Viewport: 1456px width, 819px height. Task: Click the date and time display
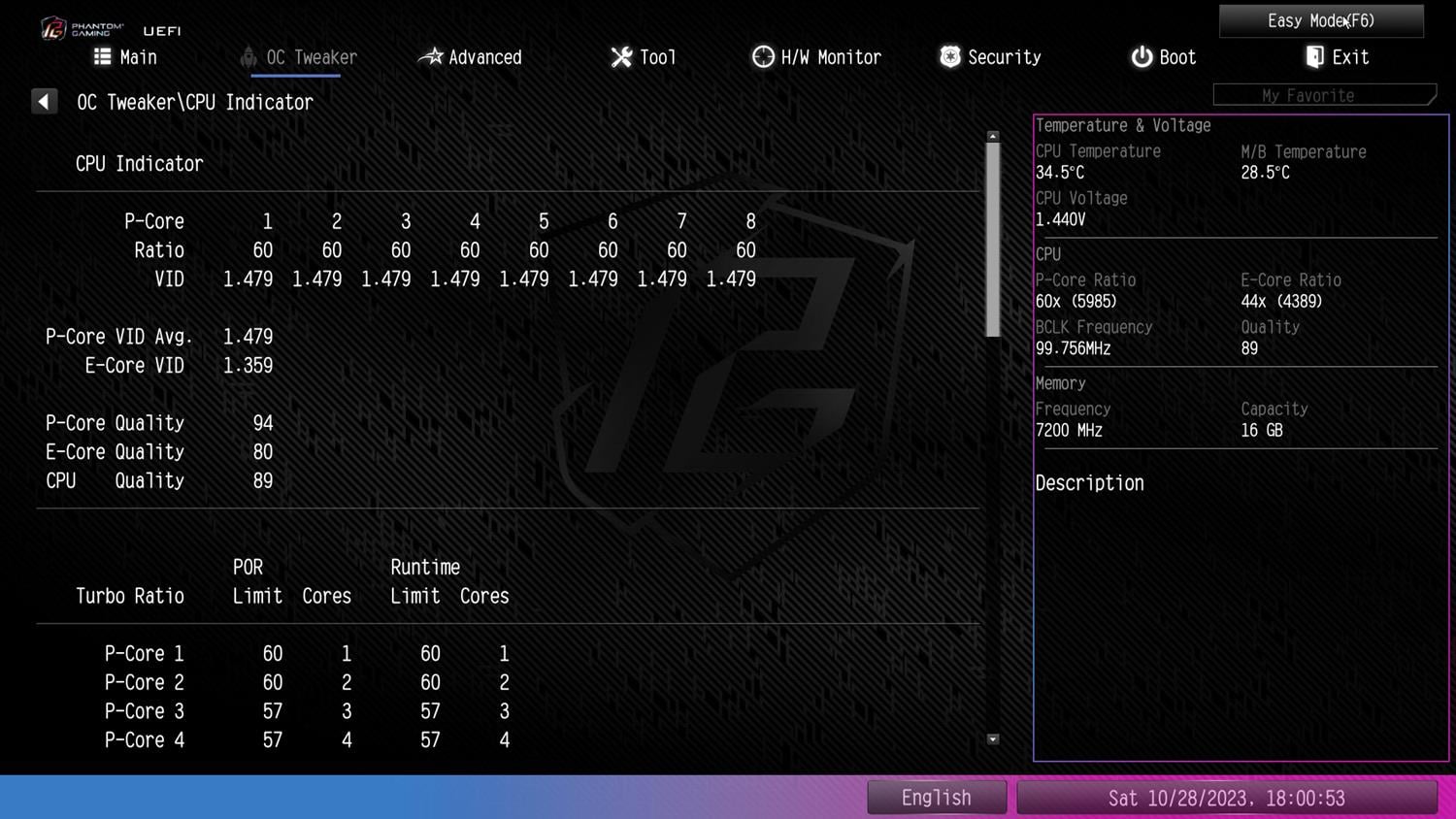pyautogui.click(x=1226, y=798)
